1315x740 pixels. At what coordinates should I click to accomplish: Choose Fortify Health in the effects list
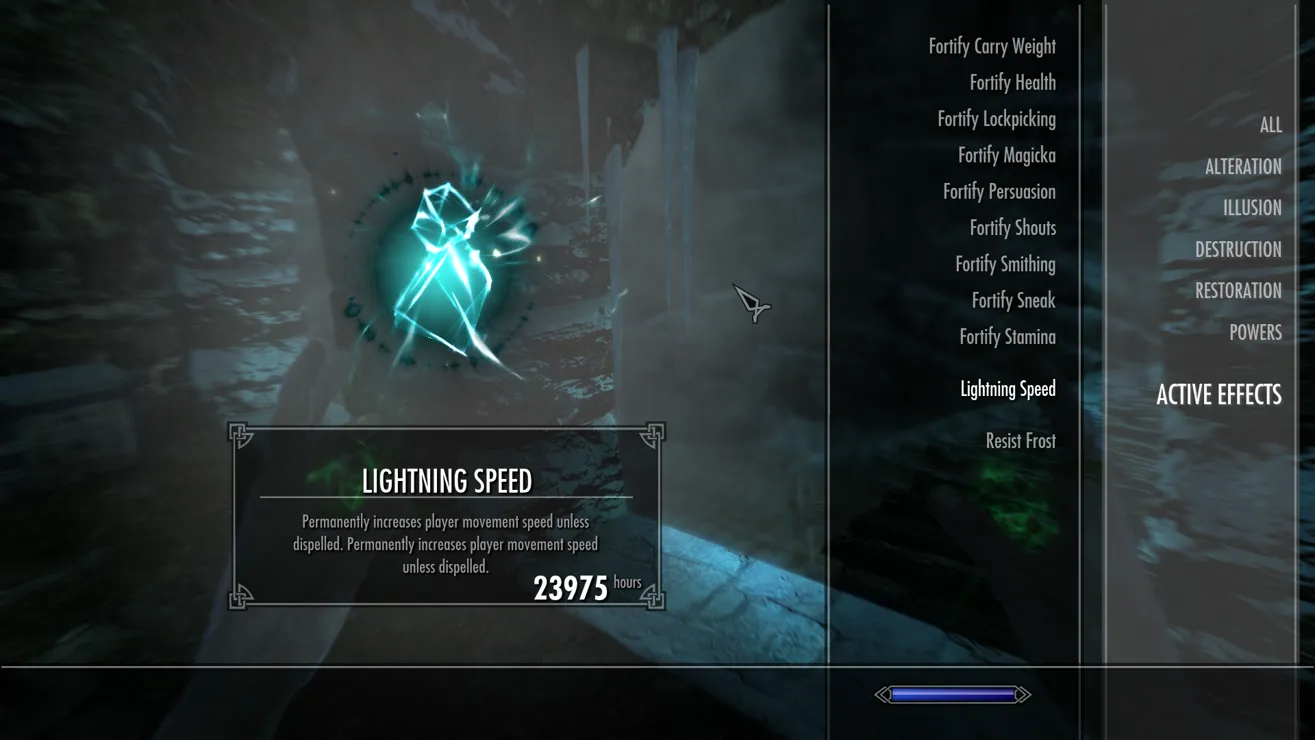tap(1012, 82)
